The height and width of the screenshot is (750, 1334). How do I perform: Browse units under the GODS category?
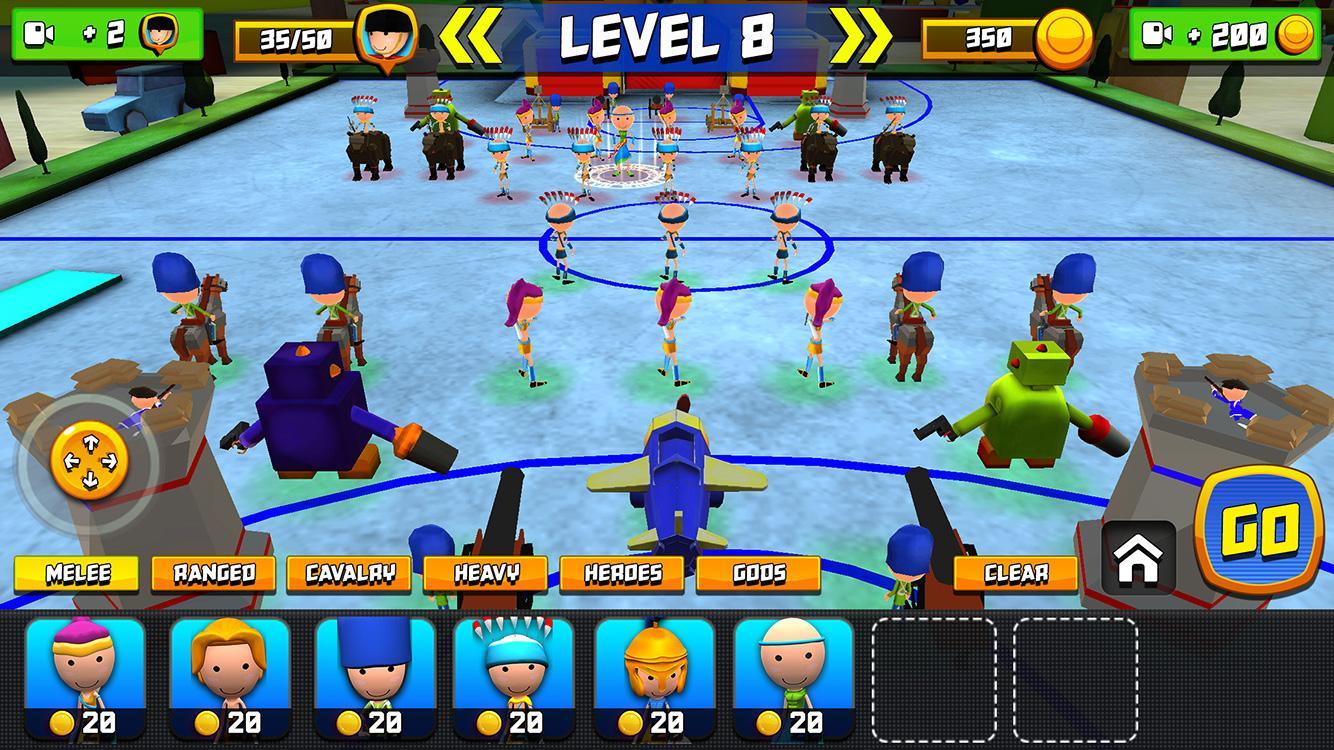click(759, 574)
